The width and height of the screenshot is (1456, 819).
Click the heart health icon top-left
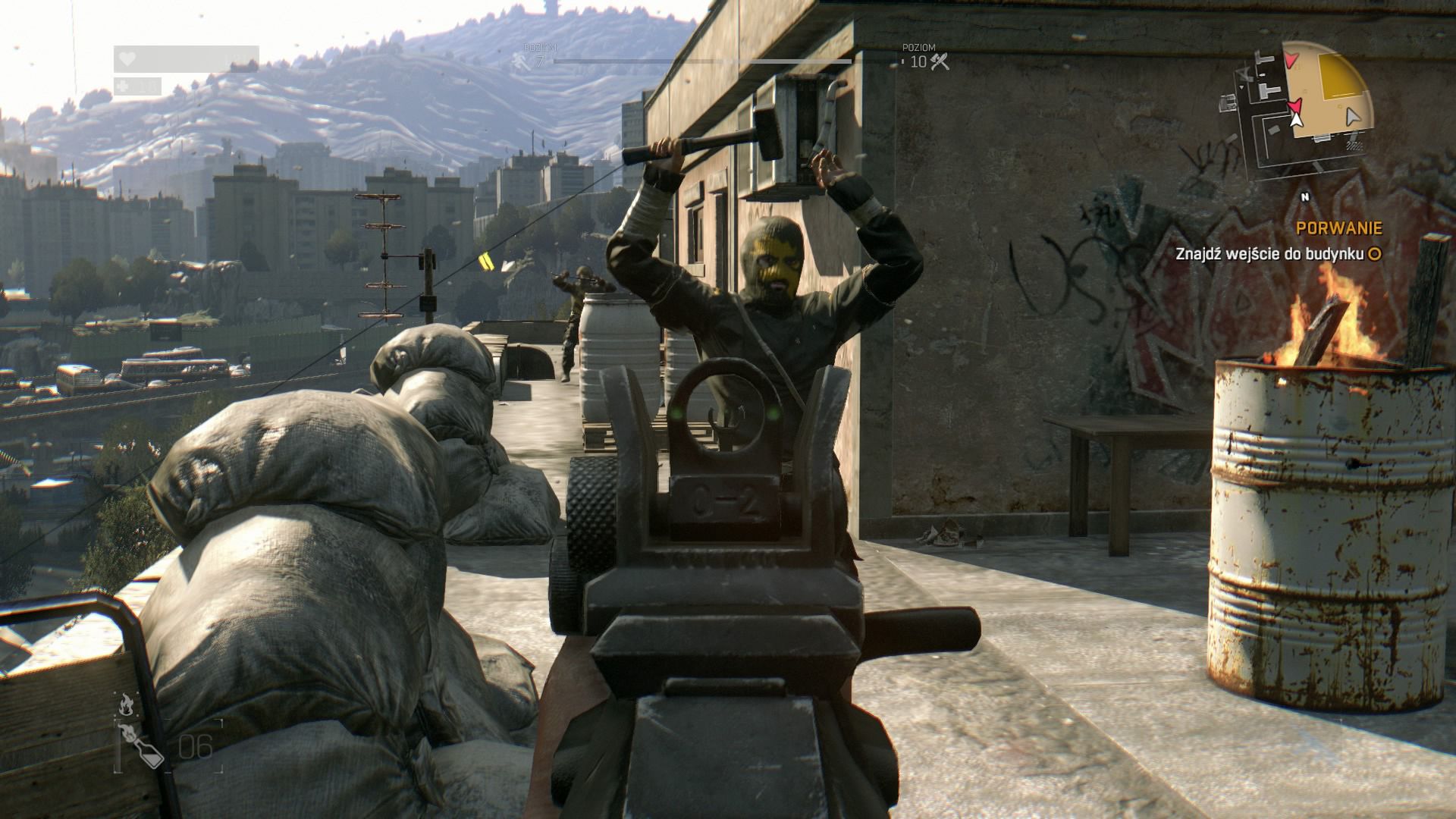(128, 58)
